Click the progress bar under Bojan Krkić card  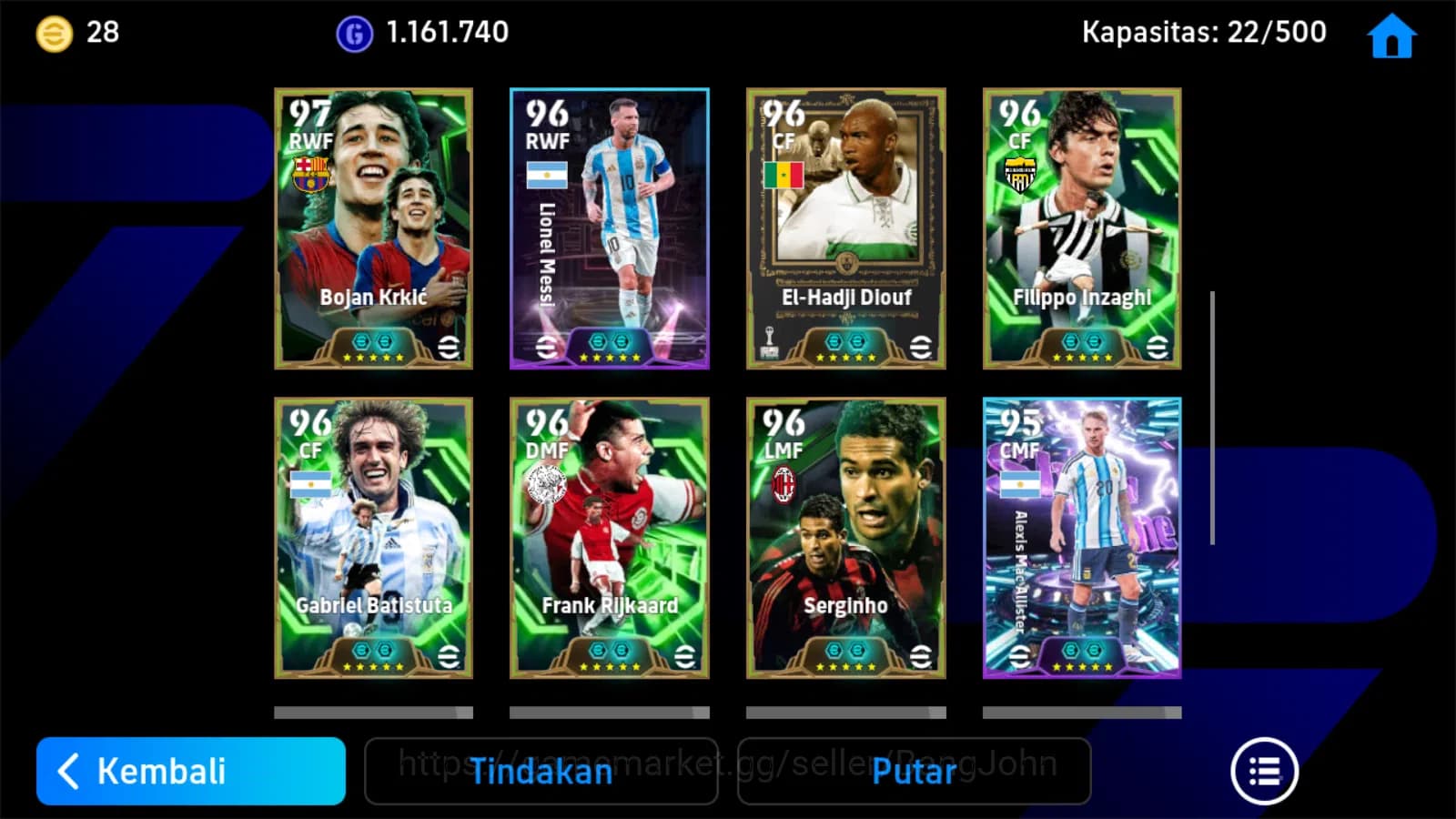(x=373, y=710)
